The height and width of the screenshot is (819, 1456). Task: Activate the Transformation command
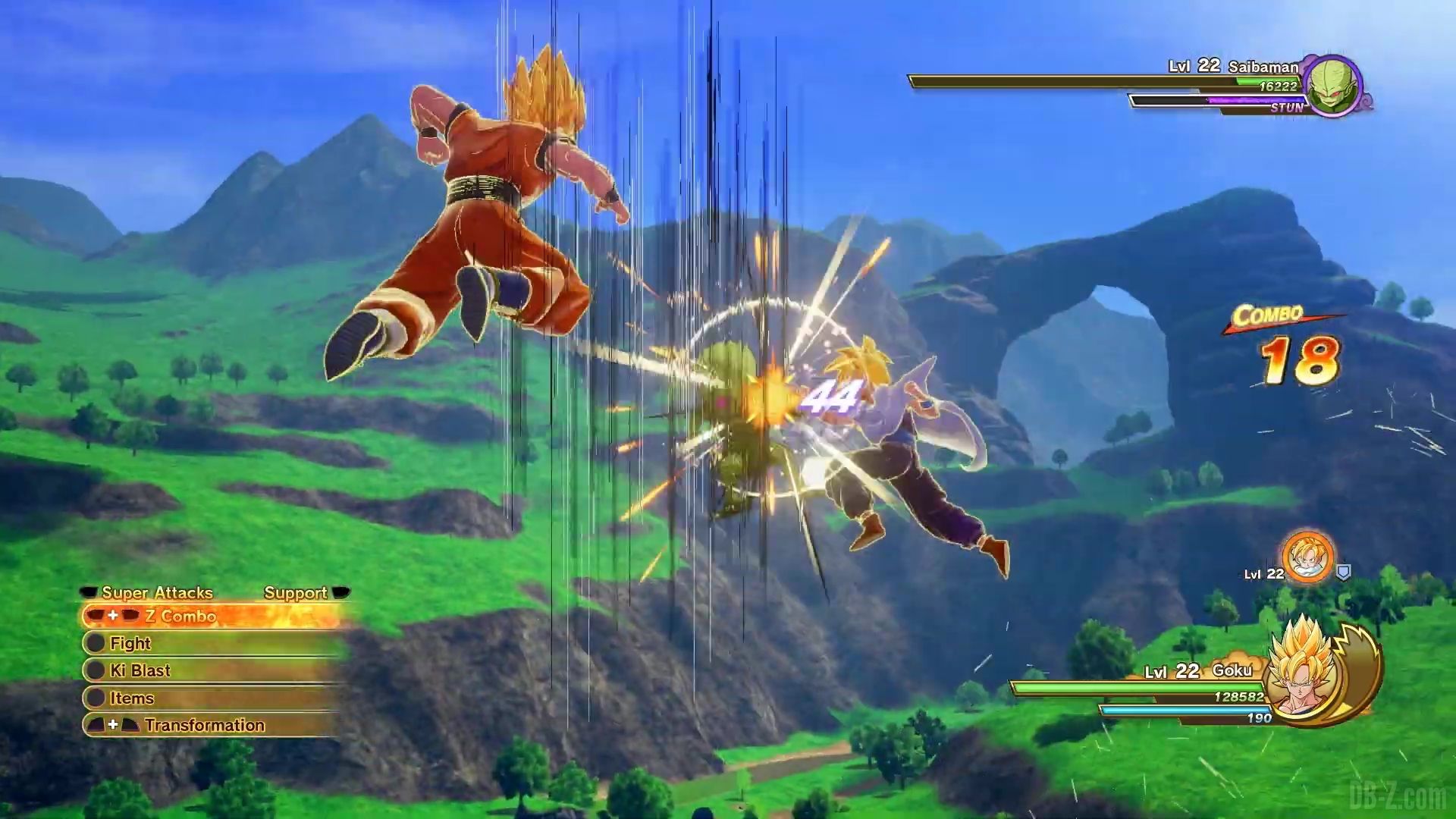pyautogui.click(x=204, y=726)
